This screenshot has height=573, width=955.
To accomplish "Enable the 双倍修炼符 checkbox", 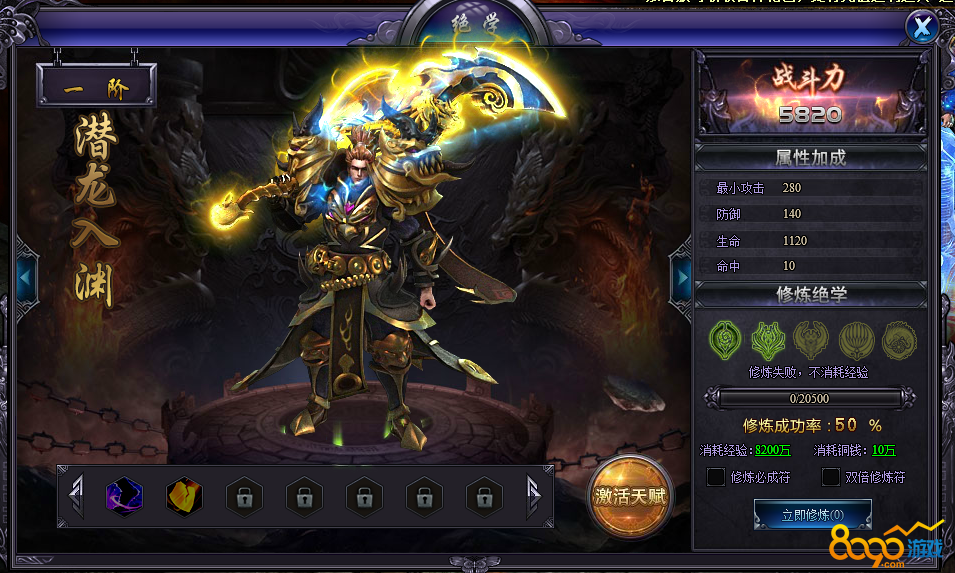I will (x=830, y=477).
